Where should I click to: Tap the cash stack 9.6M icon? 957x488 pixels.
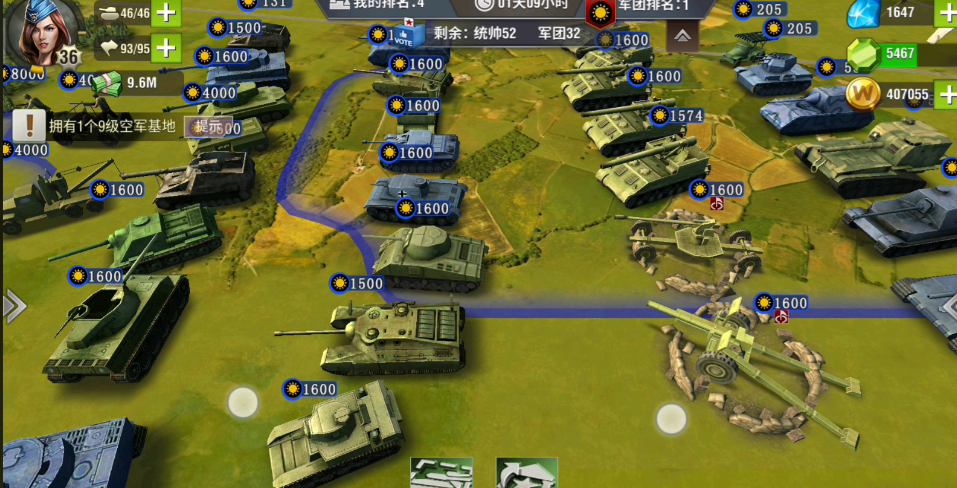[107, 84]
